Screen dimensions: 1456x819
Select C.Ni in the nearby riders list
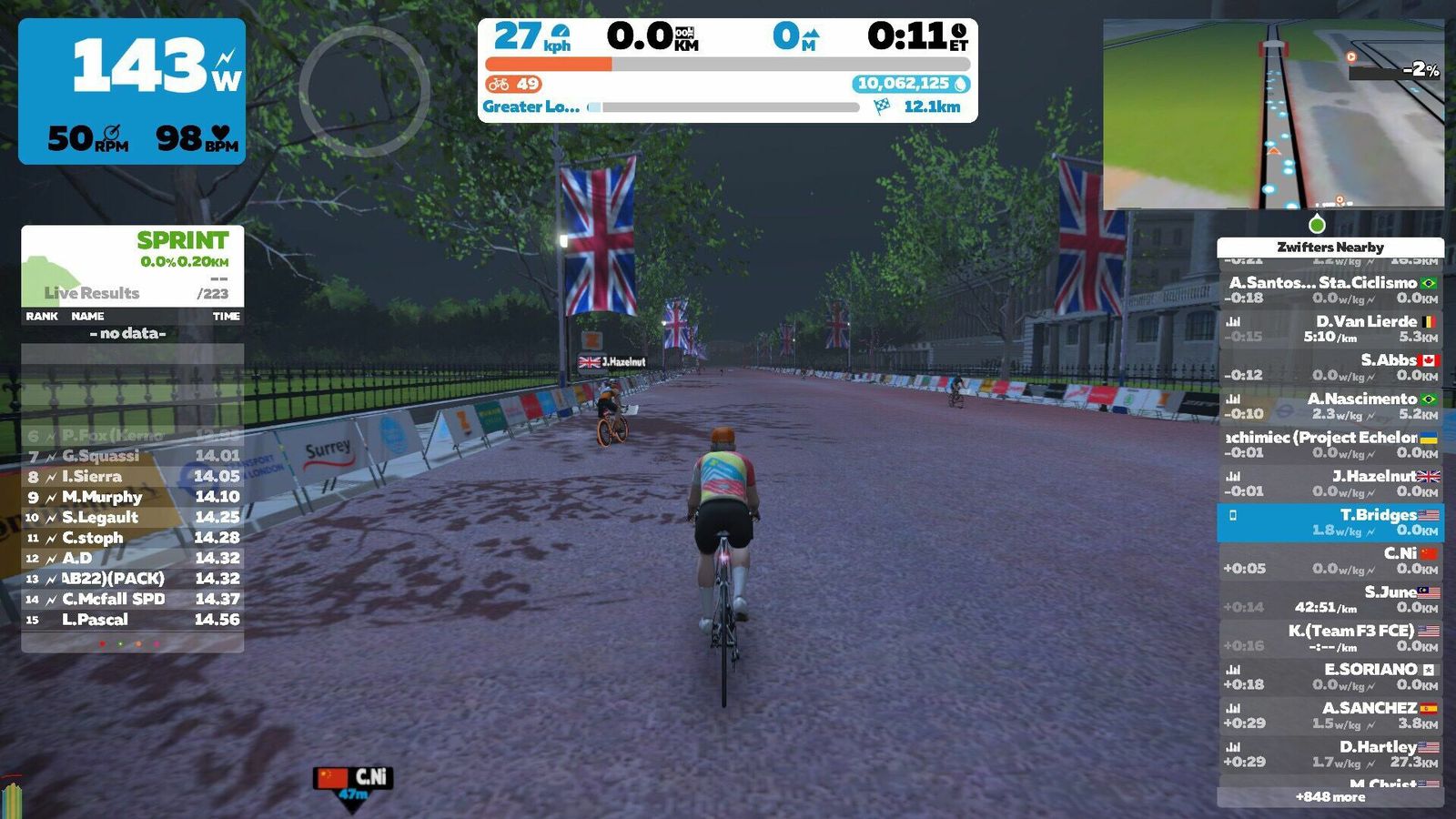coord(1330,561)
